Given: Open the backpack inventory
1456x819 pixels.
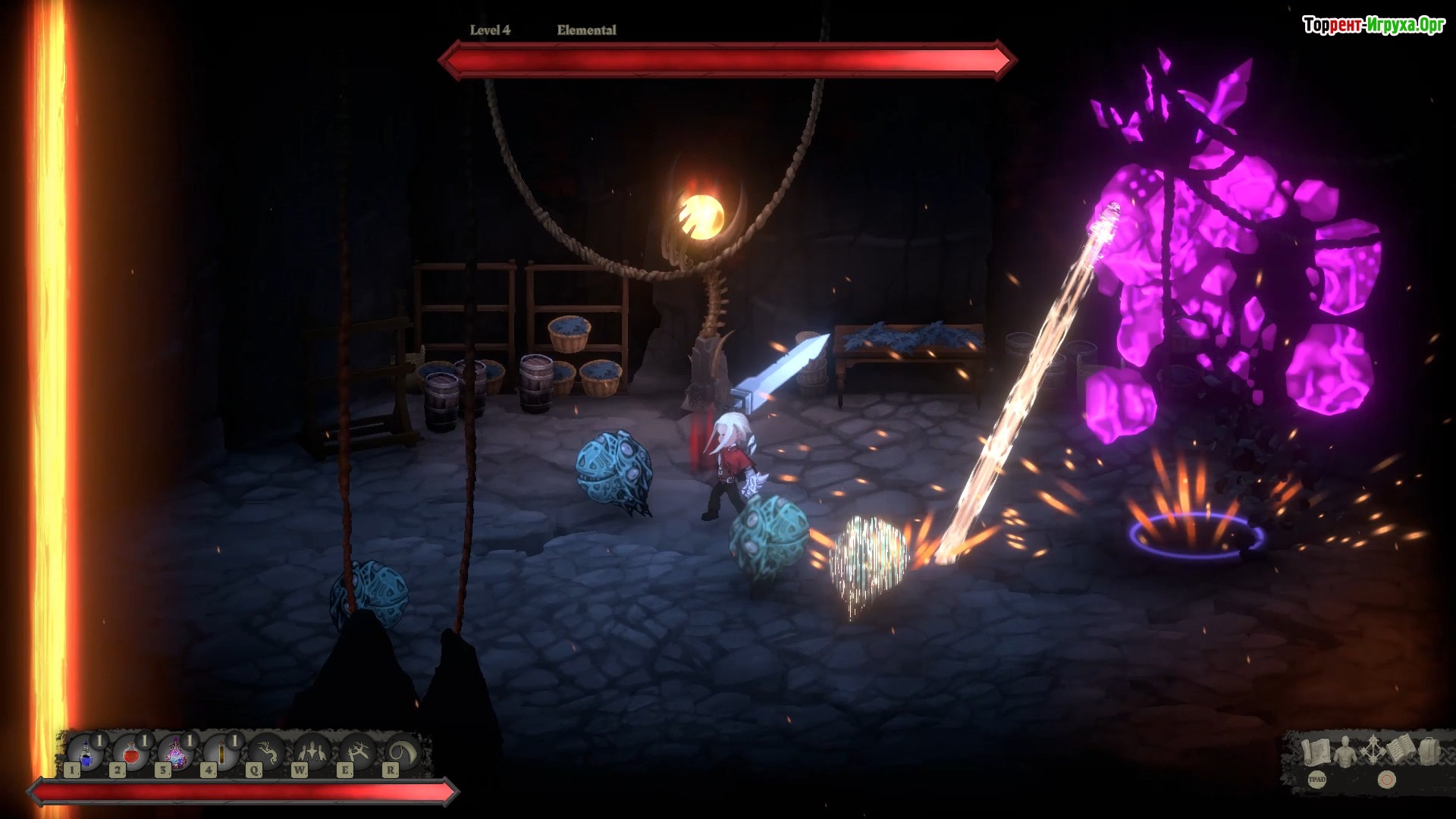Looking at the screenshot, I should pyautogui.click(x=1429, y=751).
